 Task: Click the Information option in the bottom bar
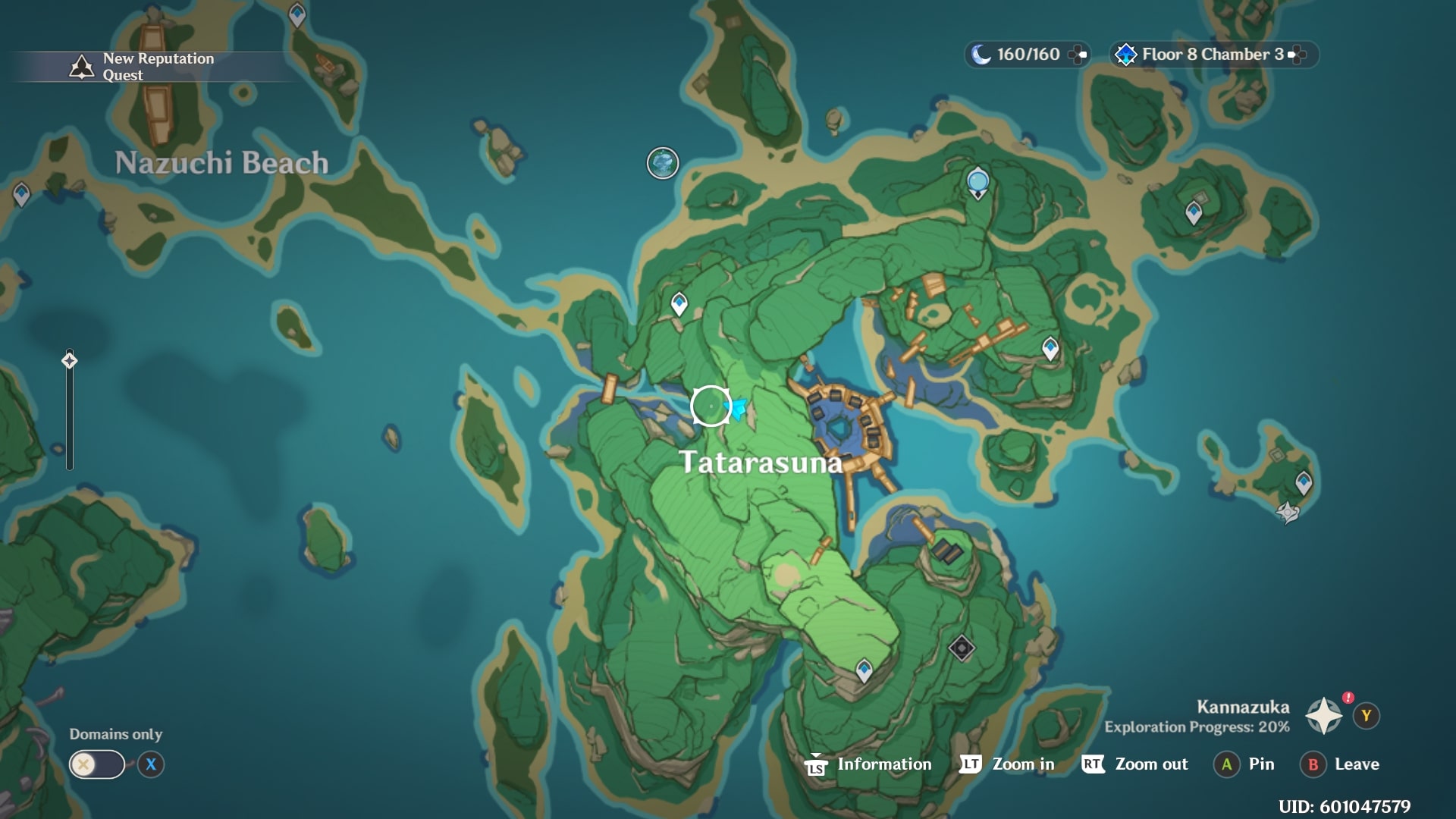pos(869,764)
